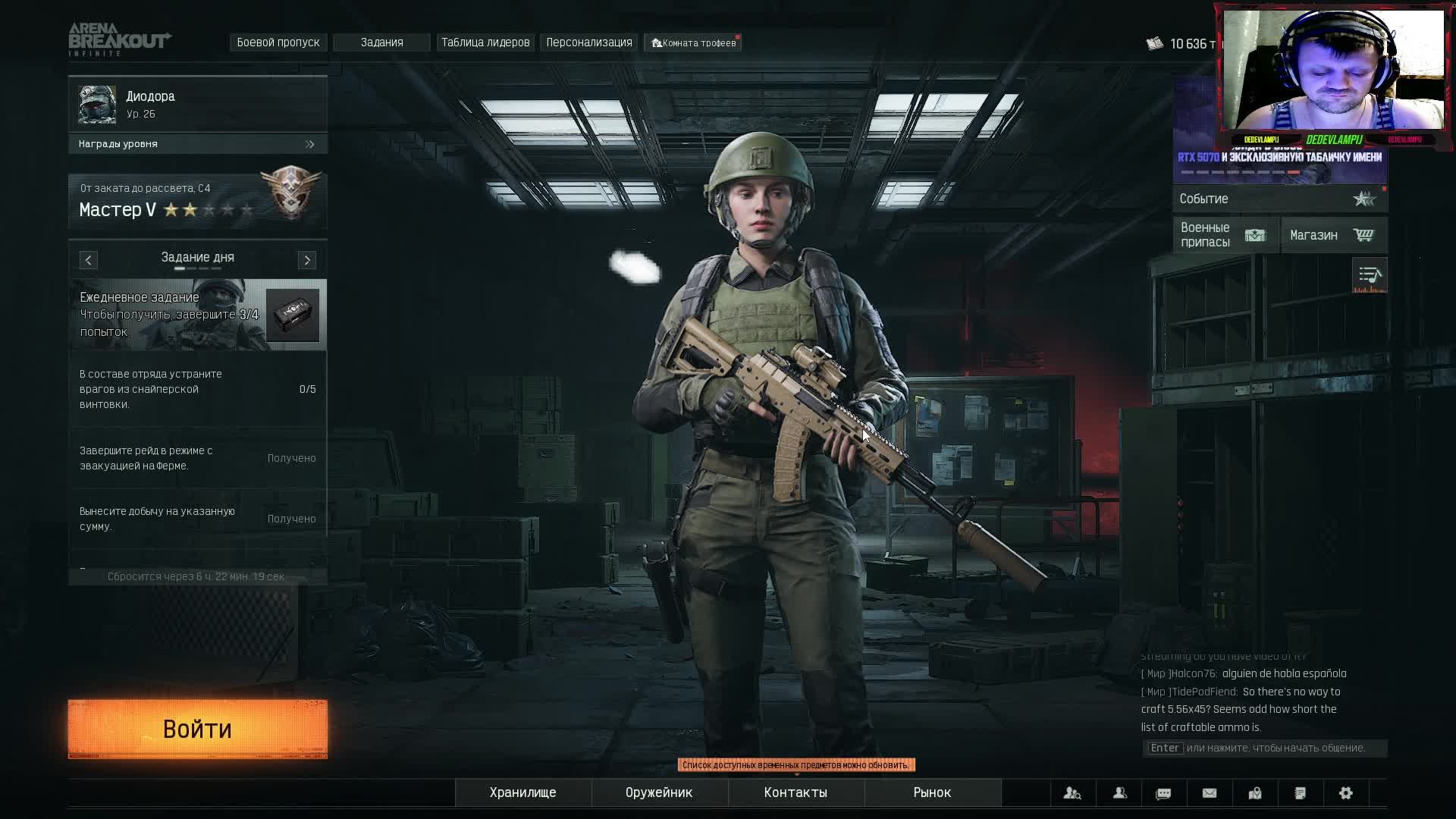The image size is (1456, 819).
Task: Open Хранилище storage
Action: coord(522,792)
